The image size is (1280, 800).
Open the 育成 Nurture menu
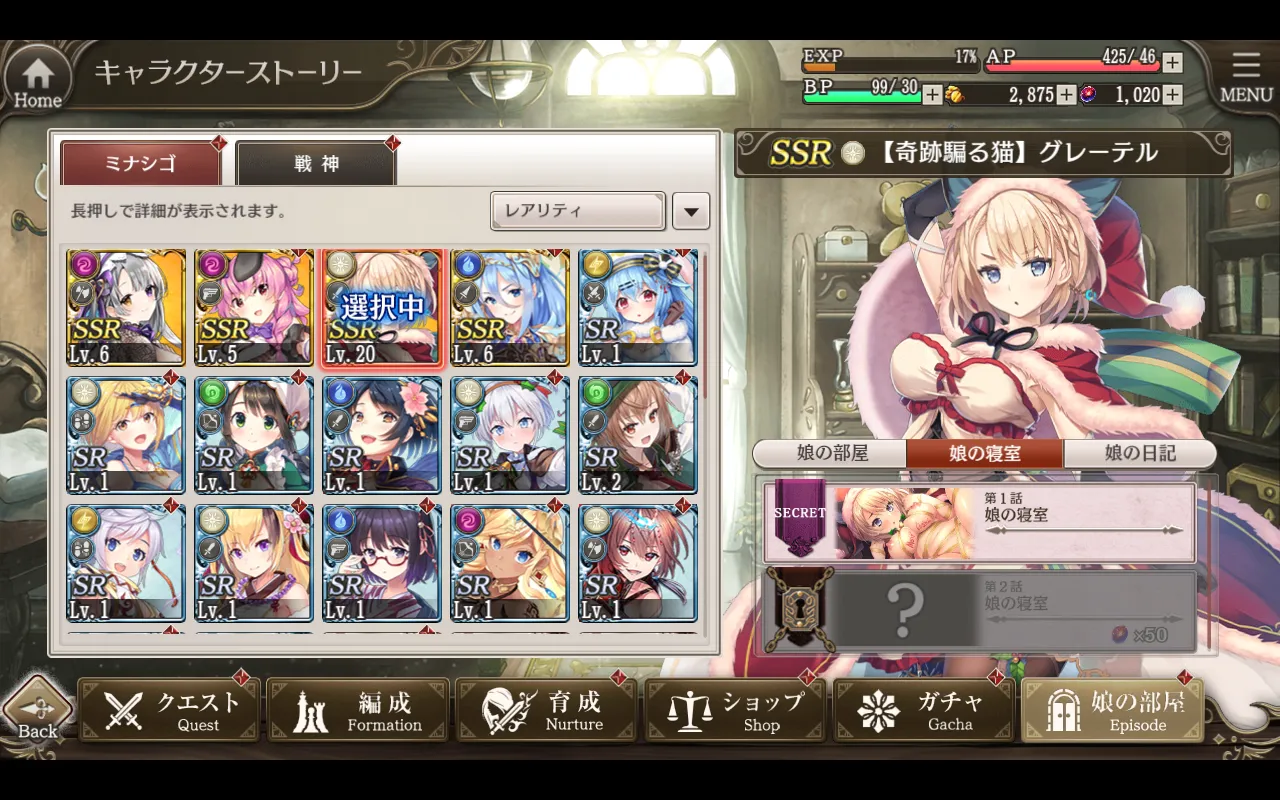click(x=547, y=711)
